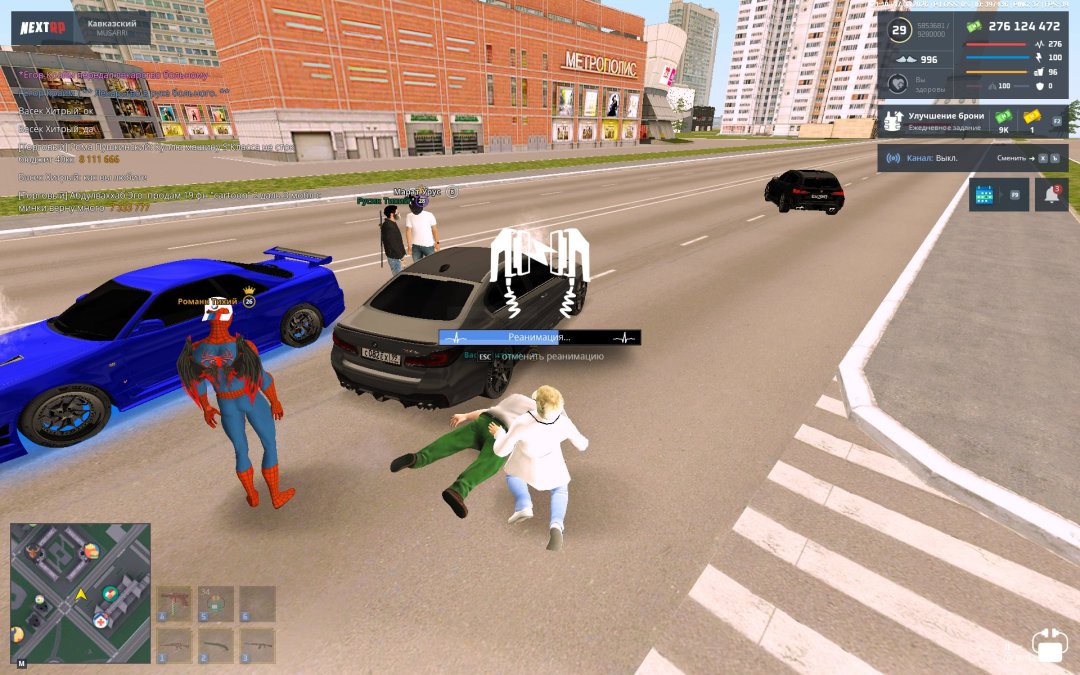Screen dimensions: 1080x675
Task: Select slot 5 with the medkit item
Action: tap(215, 603)
